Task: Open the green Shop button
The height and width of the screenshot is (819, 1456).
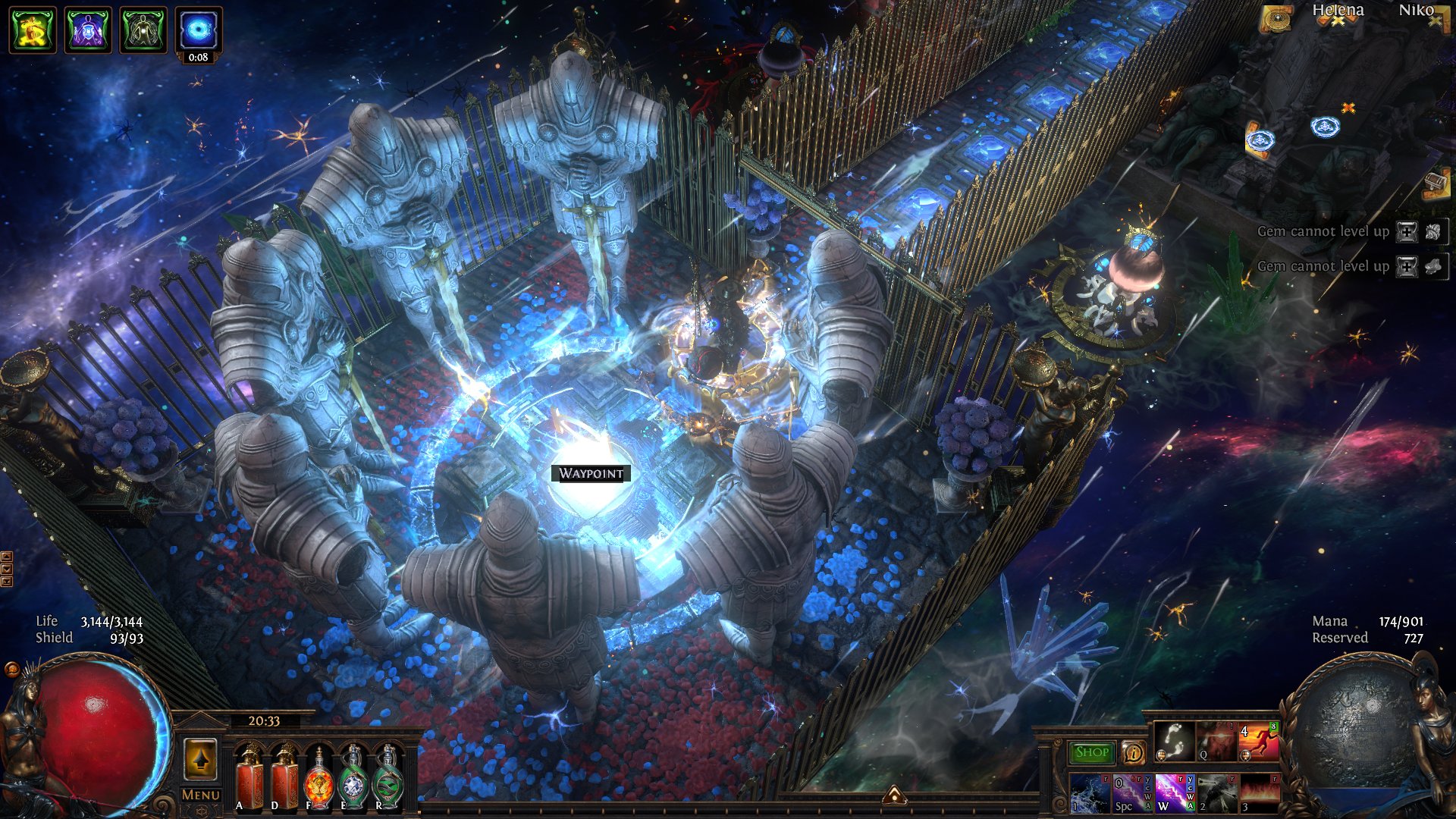Action: coord(1091,752)
